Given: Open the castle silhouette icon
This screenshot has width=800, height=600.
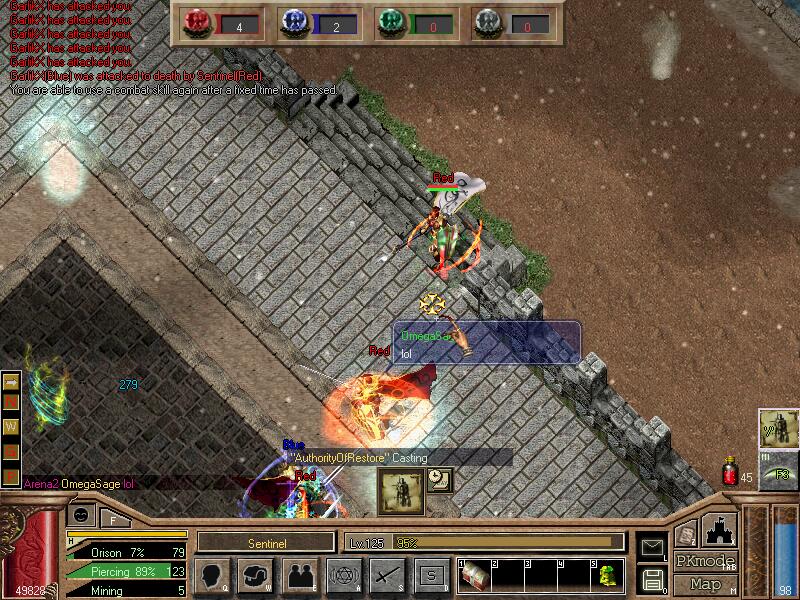Looking at the screenshot, I should 720,529.
